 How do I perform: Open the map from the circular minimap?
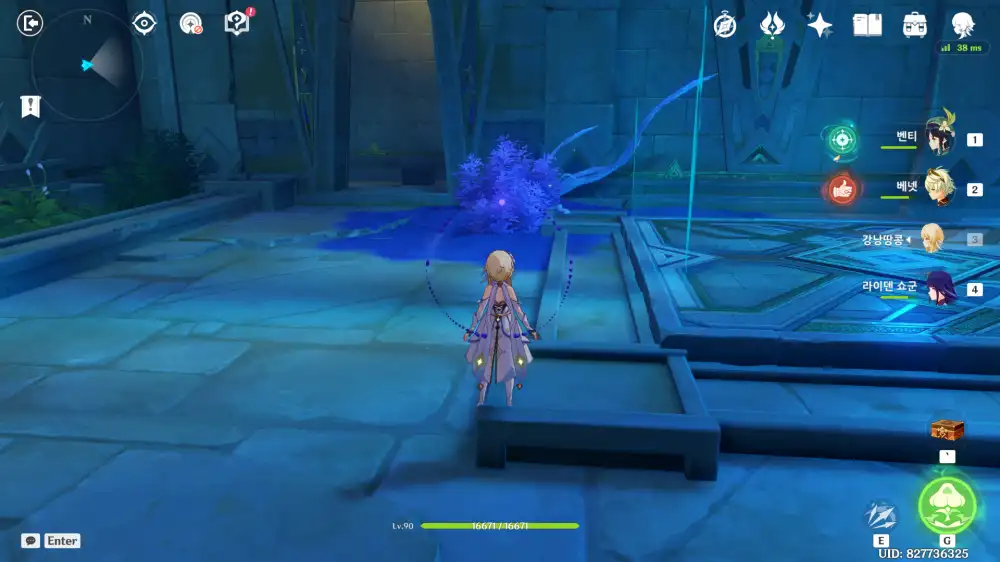click(x=87, y=65)
